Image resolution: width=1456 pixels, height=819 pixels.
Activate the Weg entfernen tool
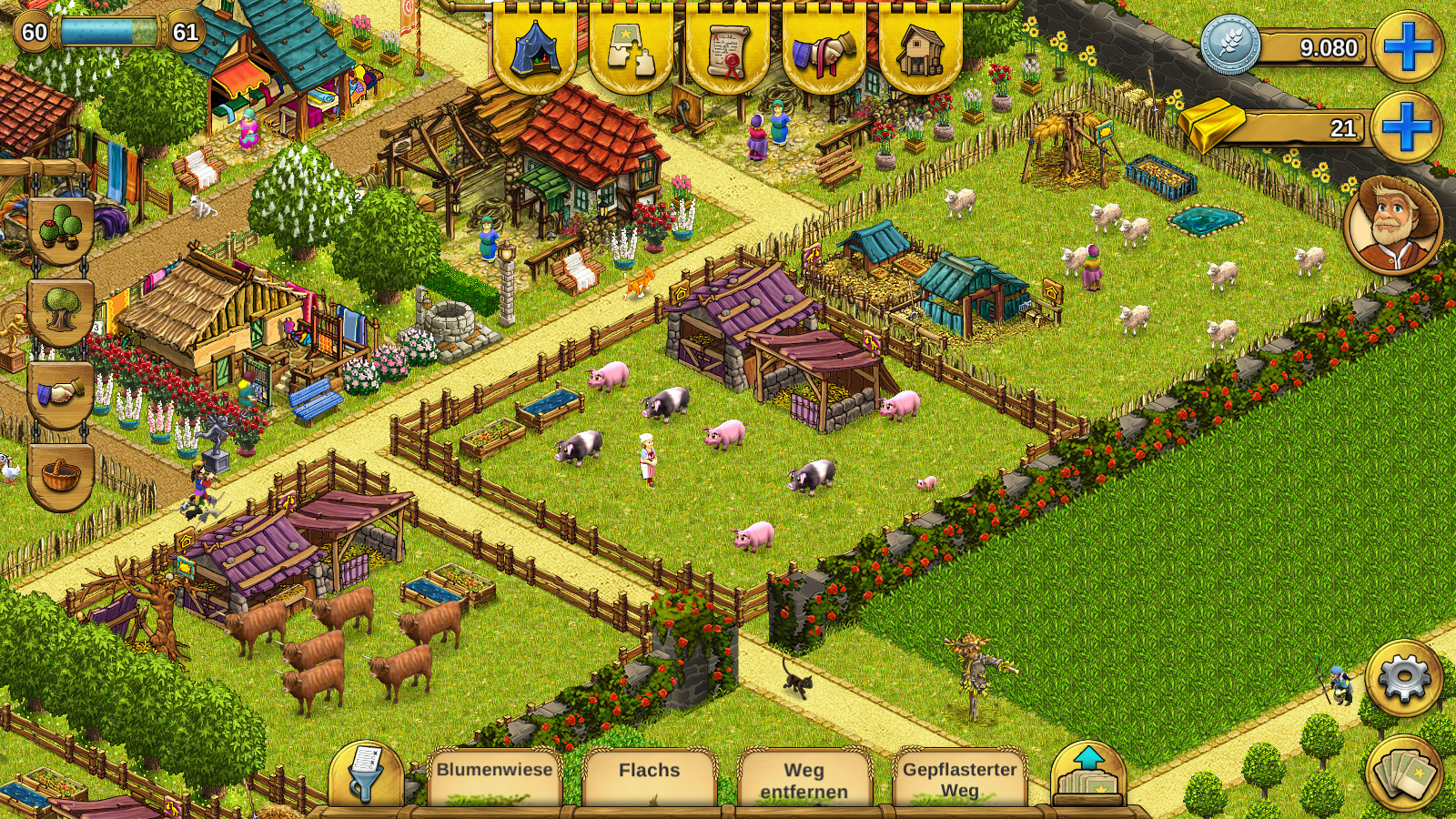[804, 779]
